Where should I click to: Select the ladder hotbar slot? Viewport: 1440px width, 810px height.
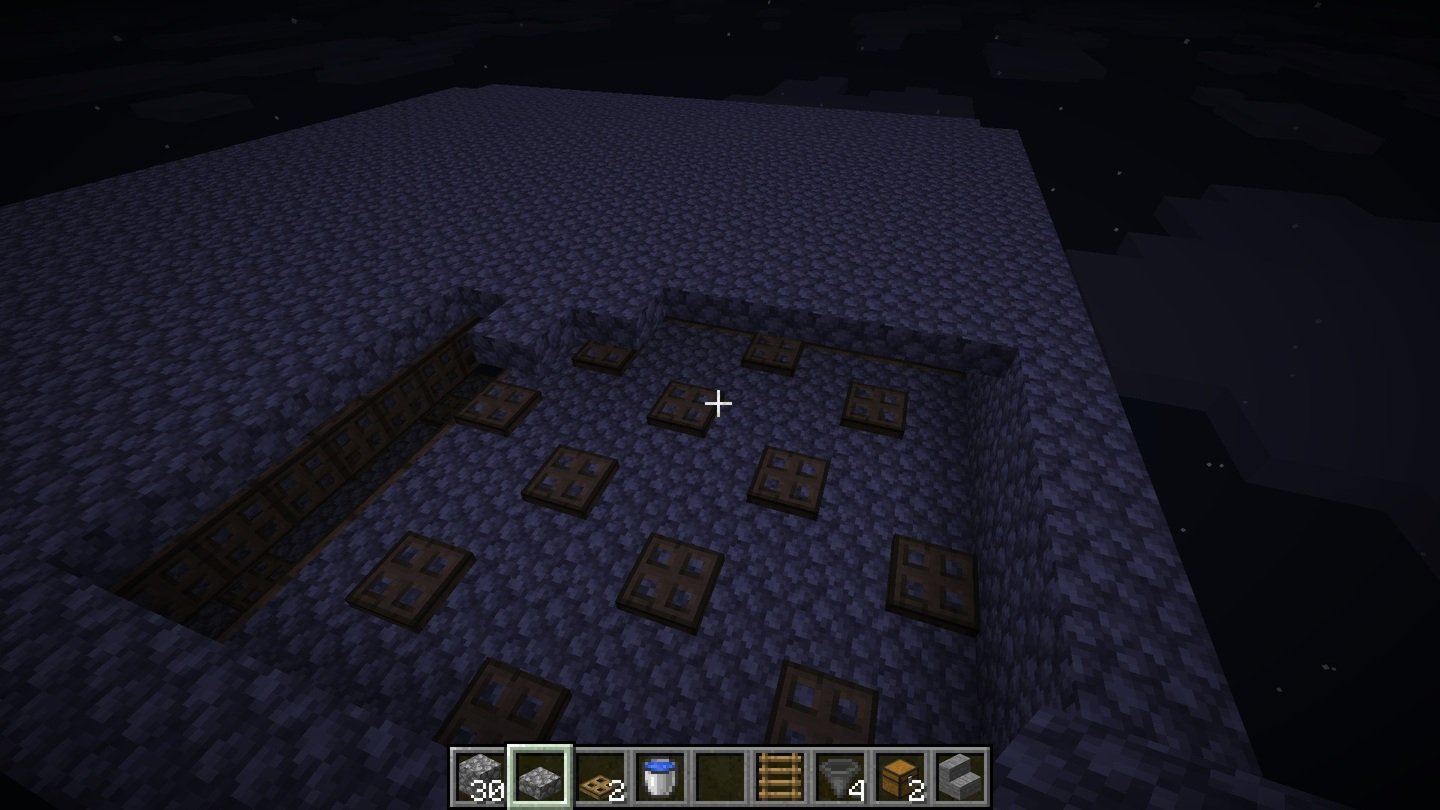point(780,777)
